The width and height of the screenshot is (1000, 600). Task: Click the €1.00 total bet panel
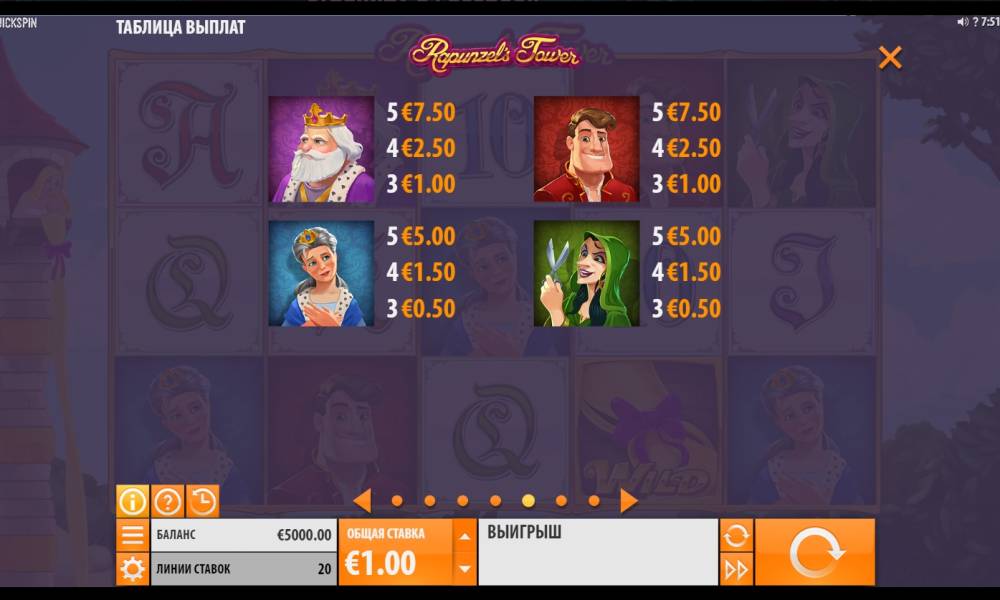pyautogui.click(x=395, y=552)
